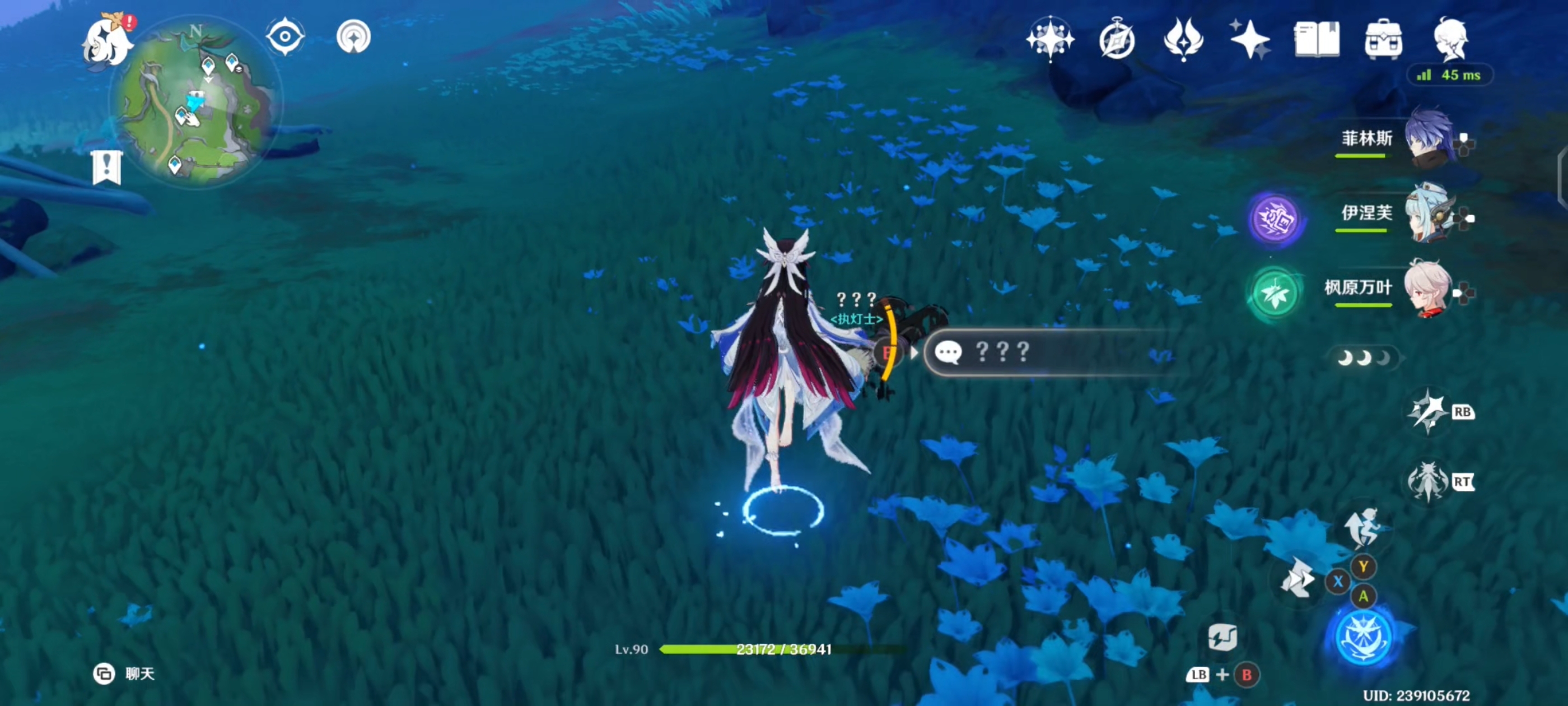
Task: Open the quest bookmark with exclamation mark
Action: [107, 168]
